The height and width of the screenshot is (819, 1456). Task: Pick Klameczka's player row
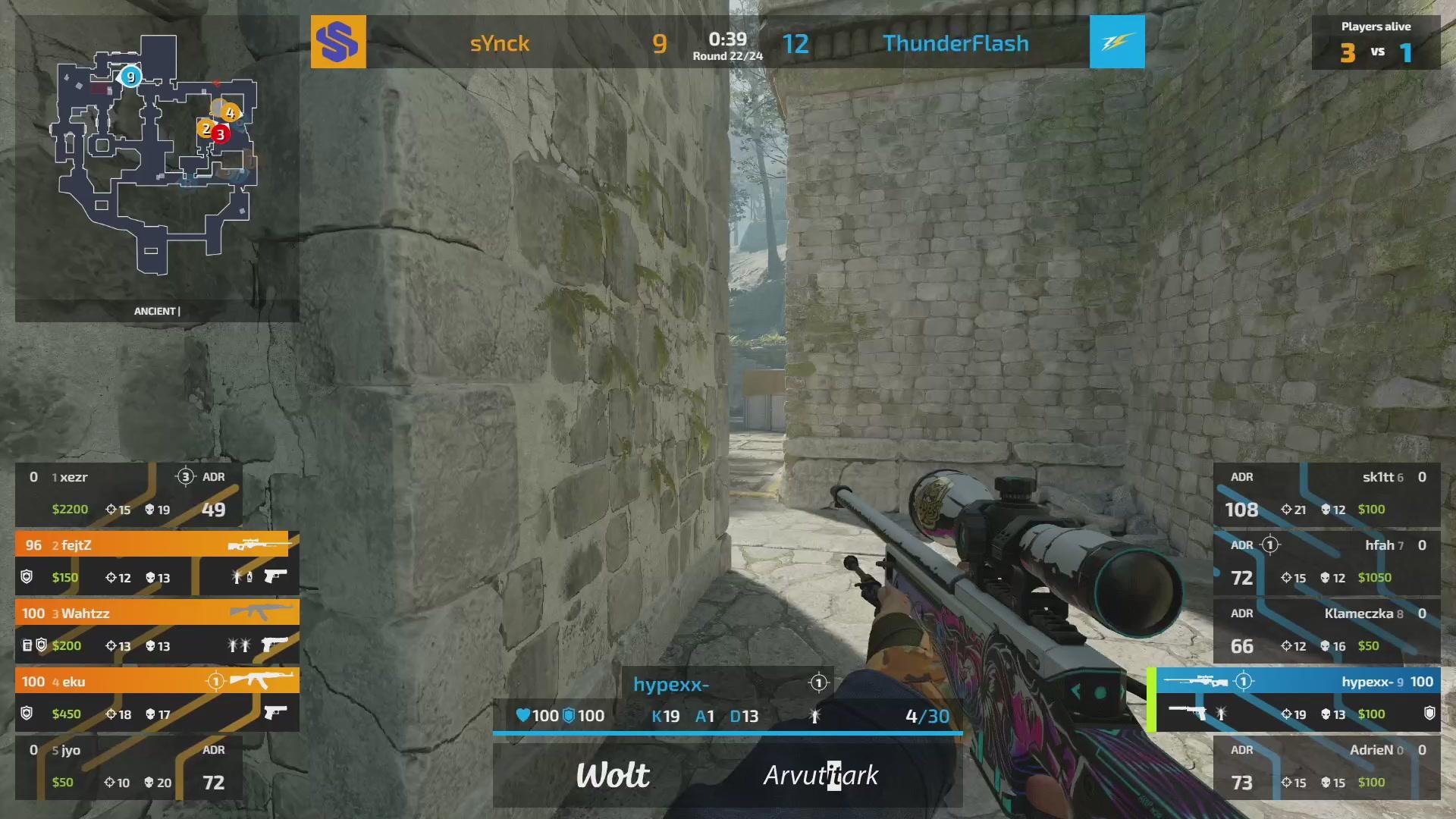click(1326, 630)
